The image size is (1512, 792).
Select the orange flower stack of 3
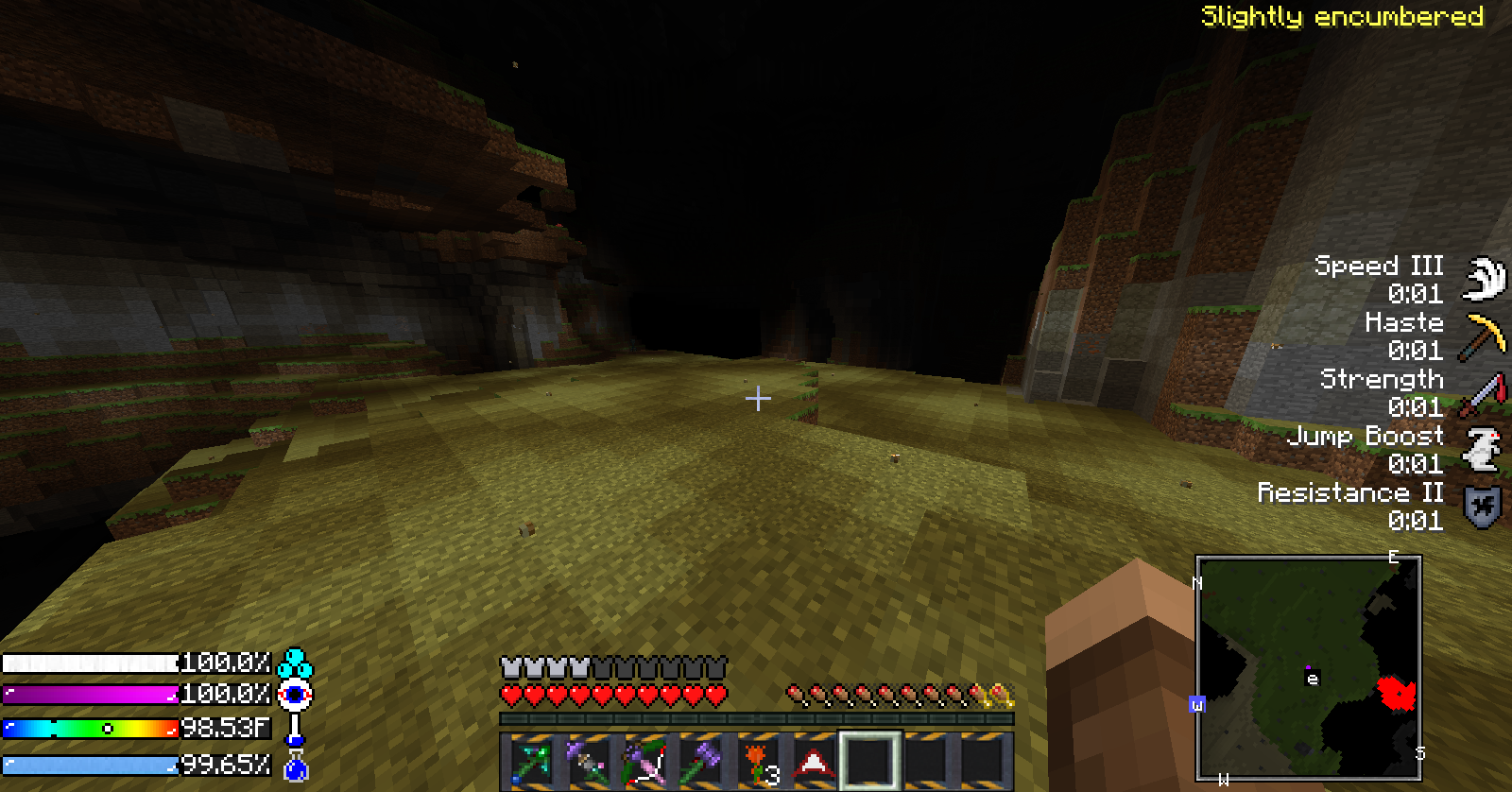point(758,762)
